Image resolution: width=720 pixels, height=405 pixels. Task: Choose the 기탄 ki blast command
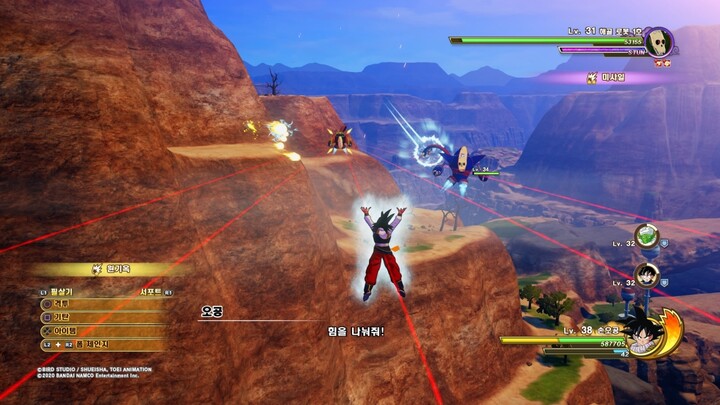coord(62,317)
